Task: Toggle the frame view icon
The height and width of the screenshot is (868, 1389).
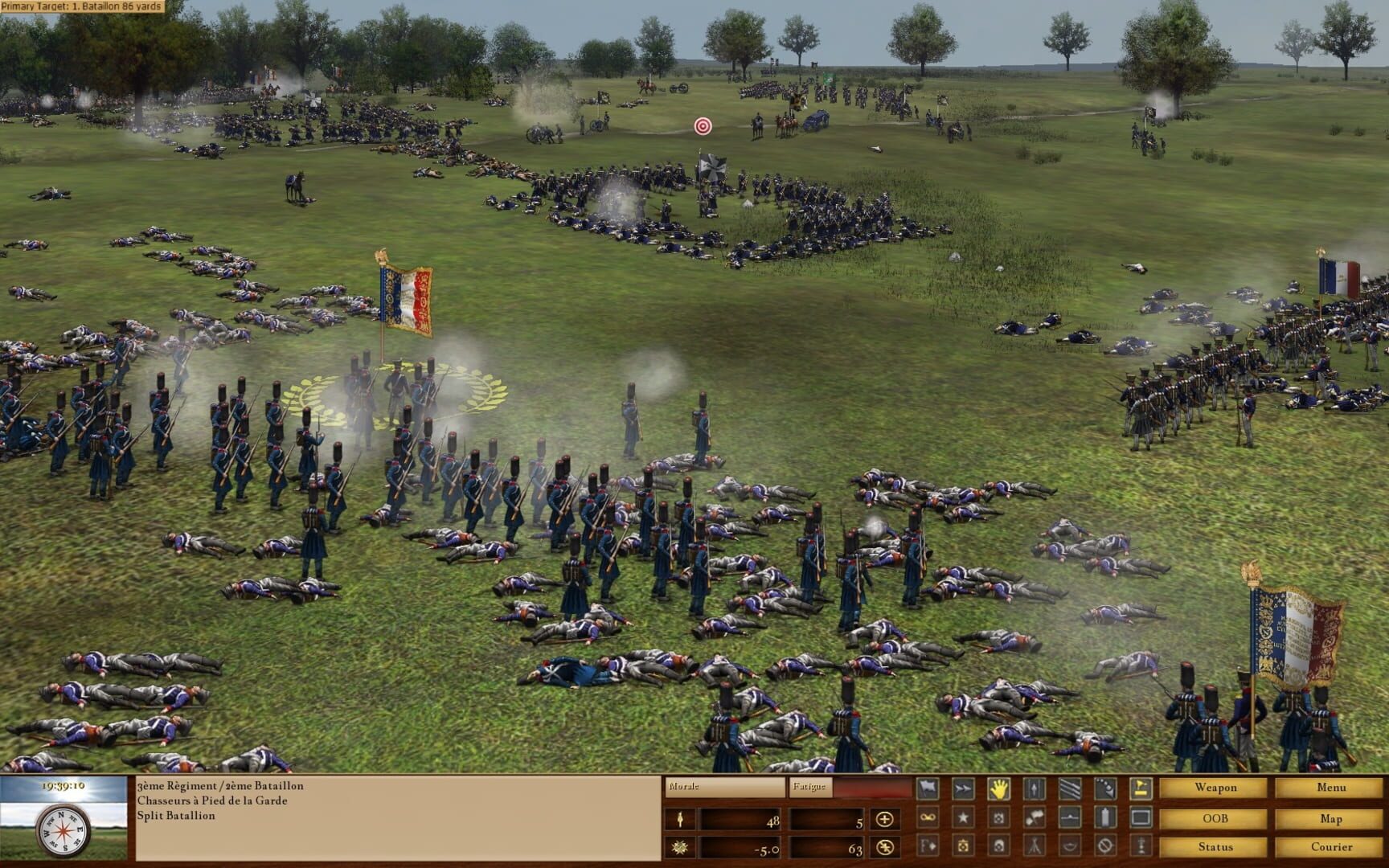Action: 1140,817
